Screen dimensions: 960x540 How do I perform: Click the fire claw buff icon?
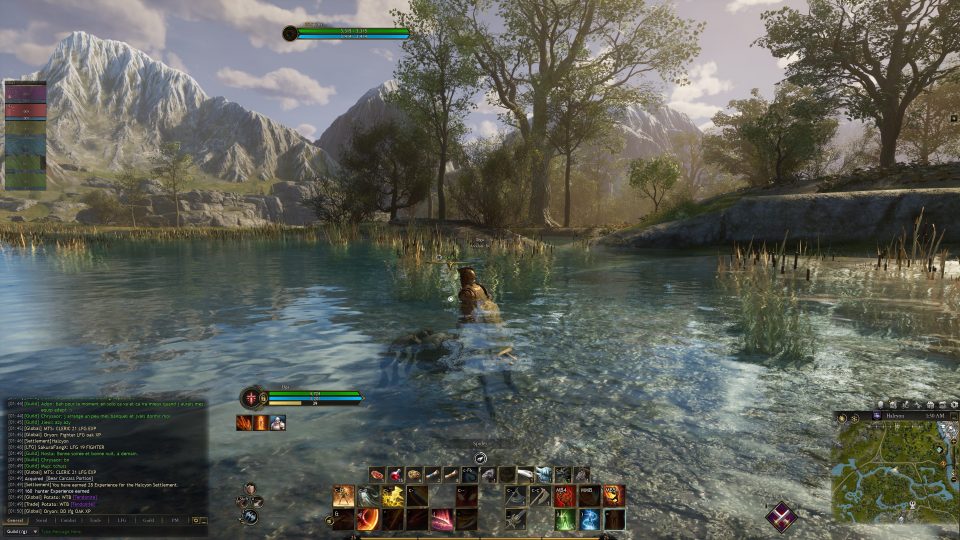coord(244,423)
